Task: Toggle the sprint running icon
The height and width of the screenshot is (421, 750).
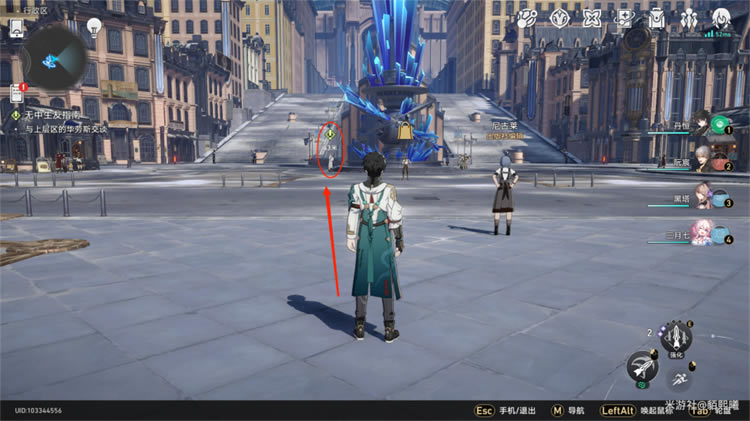Action: 679,379
